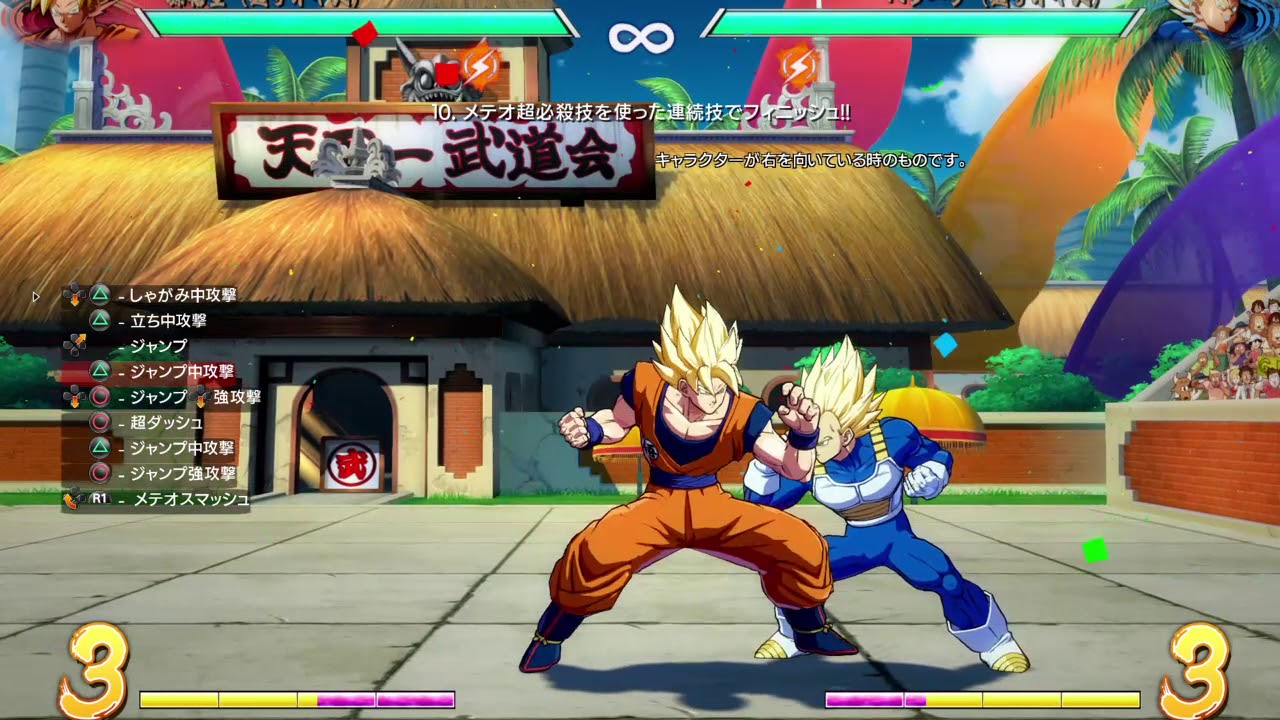Toggle the infinity timer symbol
Image resolution: width=1280 pixels, height=720 pixels.
[x=640, y=35]
